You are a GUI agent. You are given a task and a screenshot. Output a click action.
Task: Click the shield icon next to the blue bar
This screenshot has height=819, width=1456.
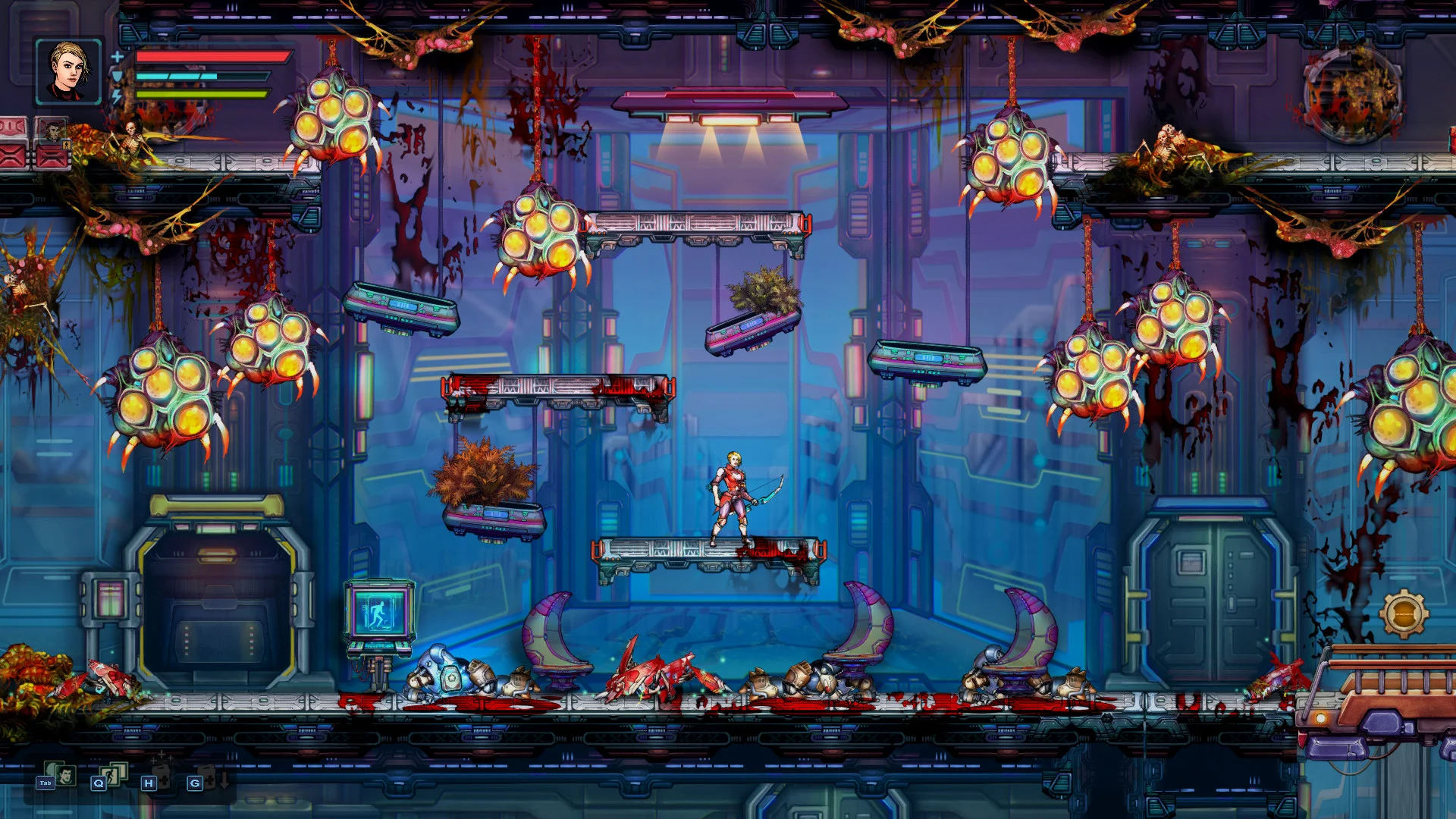pyautogui.click(x=117, y=76)
